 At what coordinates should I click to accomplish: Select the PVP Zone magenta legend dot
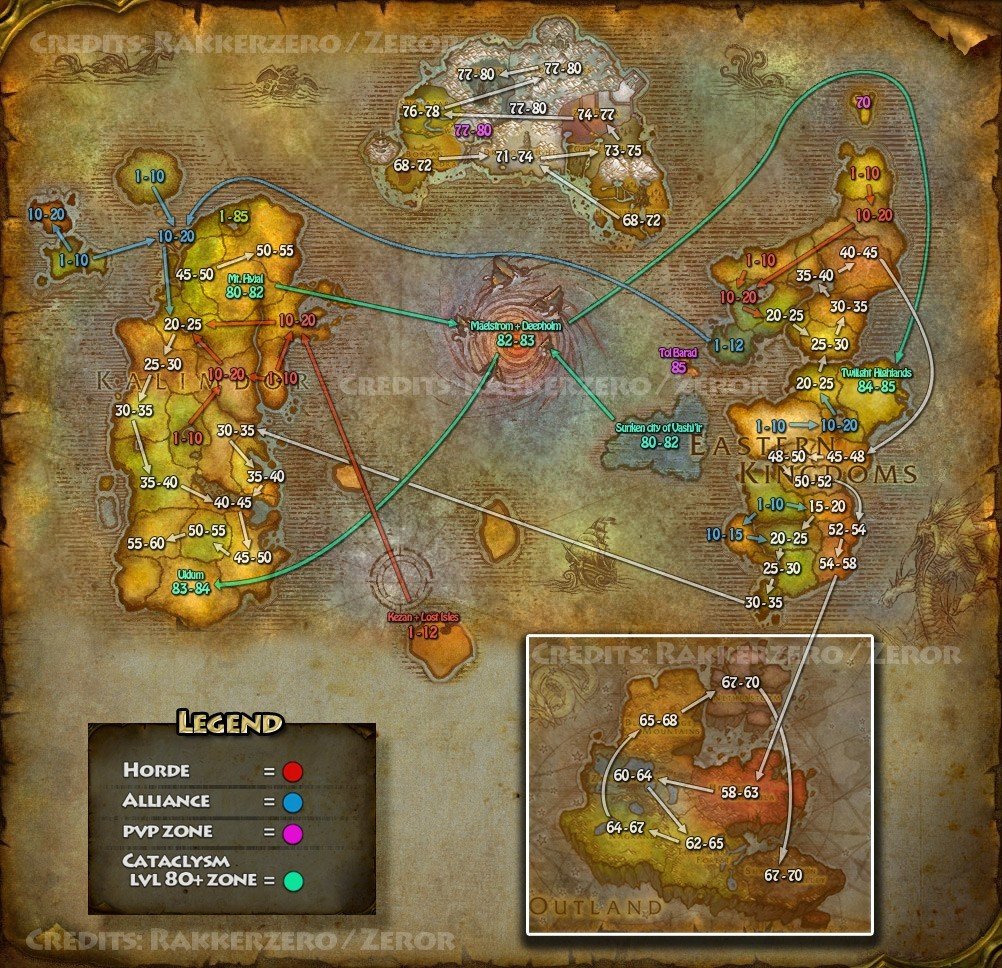click(x=292, y=832)
